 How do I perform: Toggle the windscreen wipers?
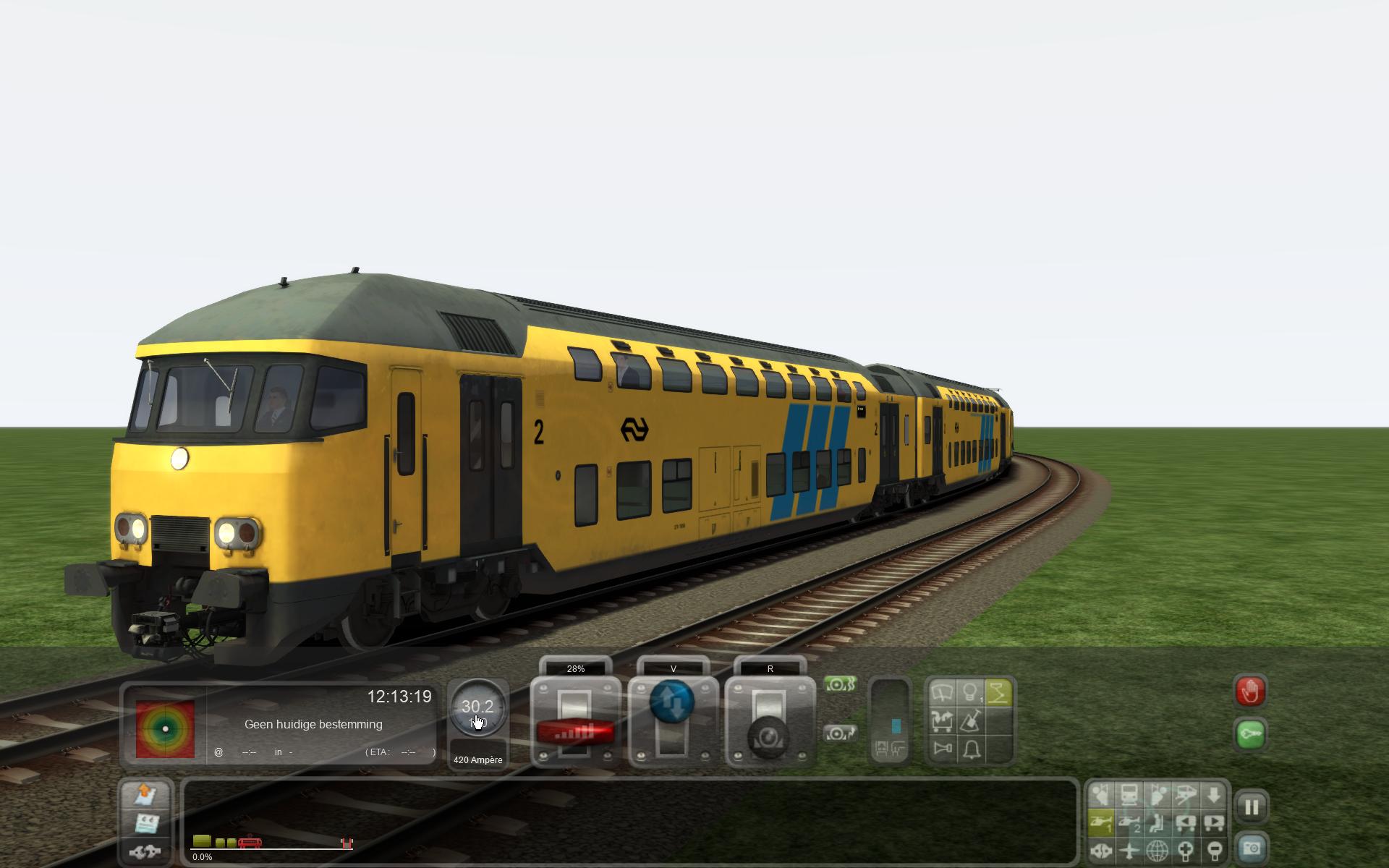point(942,693)
